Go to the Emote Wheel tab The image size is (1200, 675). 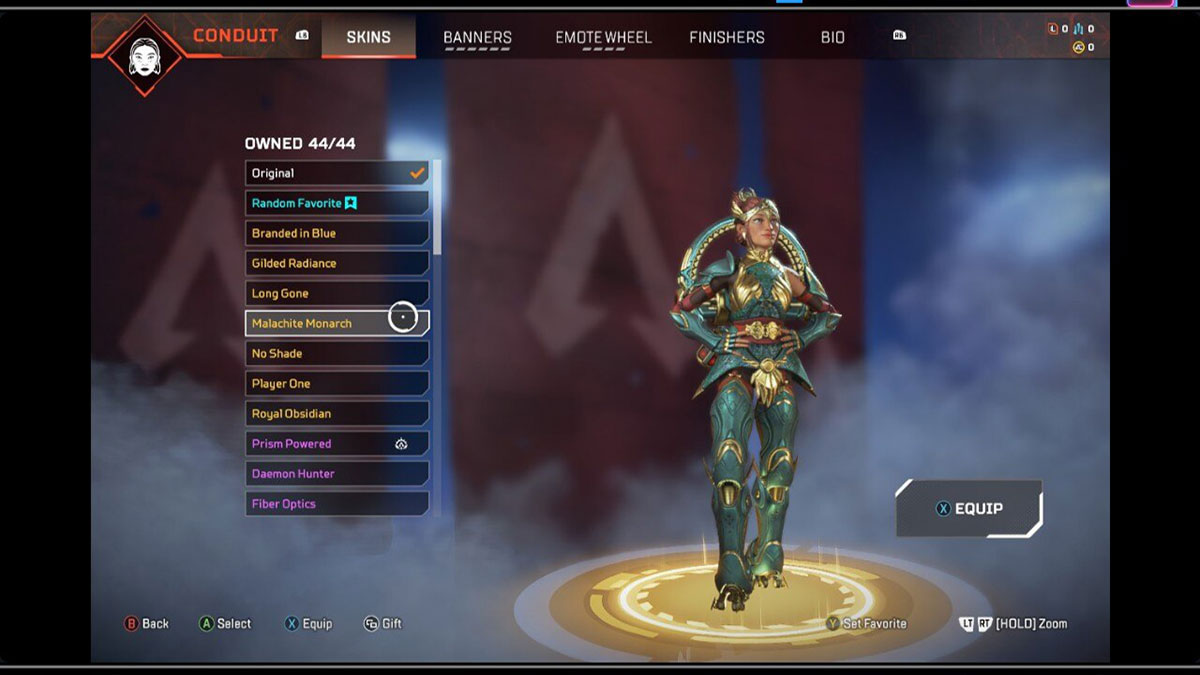point(603,38)
